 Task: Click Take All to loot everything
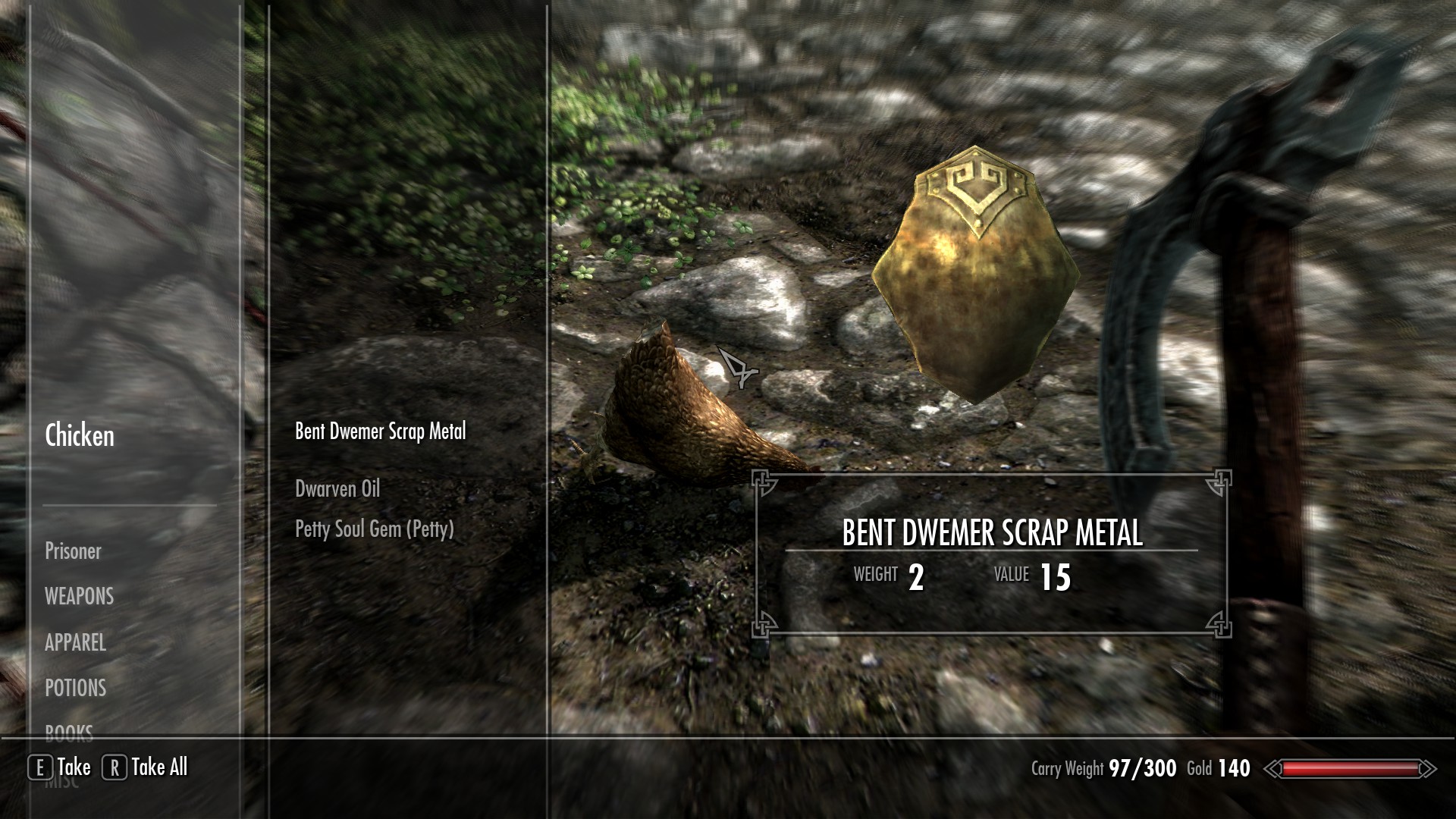tap(146, 767)
